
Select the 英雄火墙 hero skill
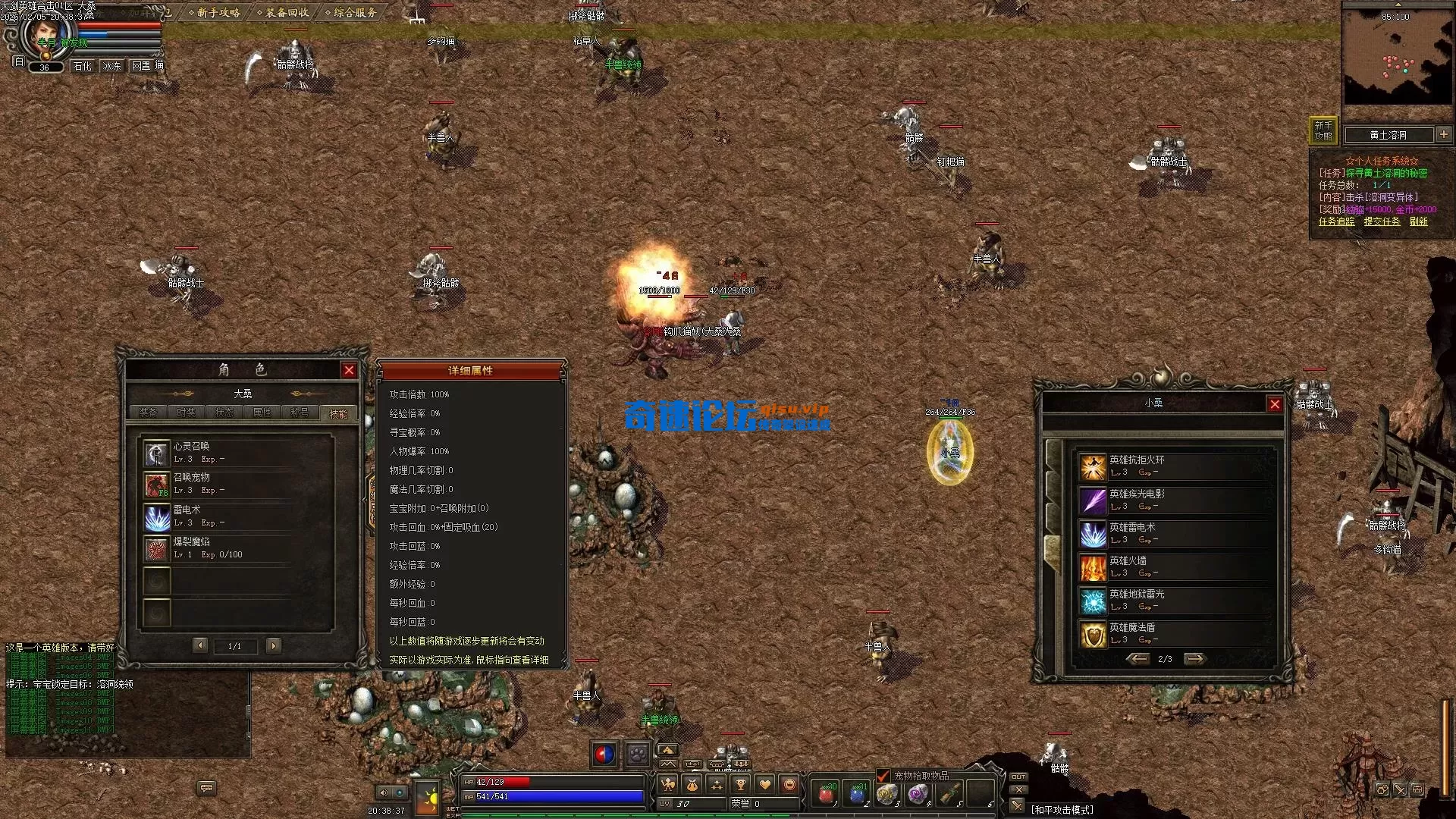(x=1093, y=567)
